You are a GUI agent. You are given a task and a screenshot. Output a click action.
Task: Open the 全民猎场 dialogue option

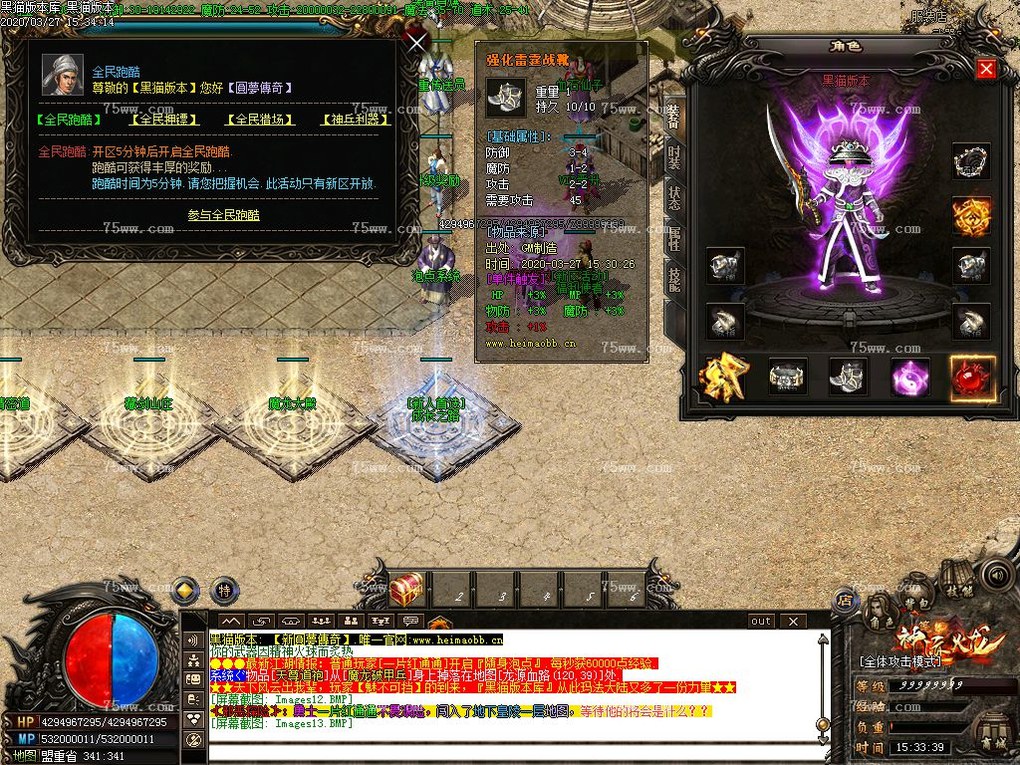pos(259,119)
